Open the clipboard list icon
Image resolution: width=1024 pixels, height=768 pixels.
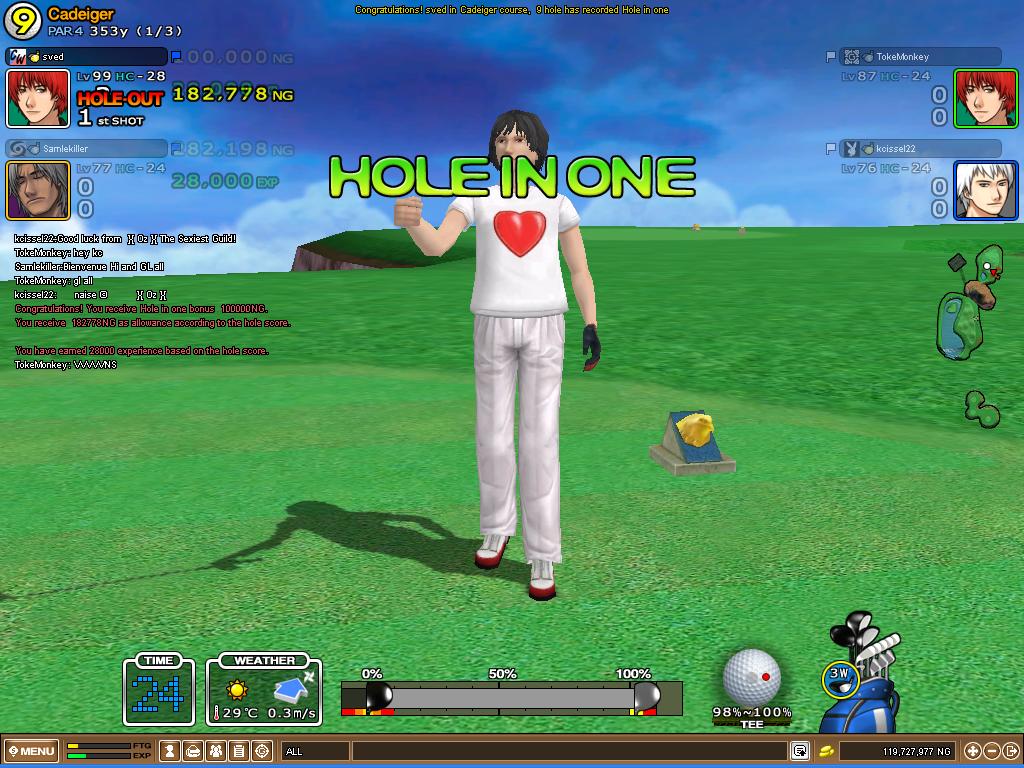click(x=239, y=750)
